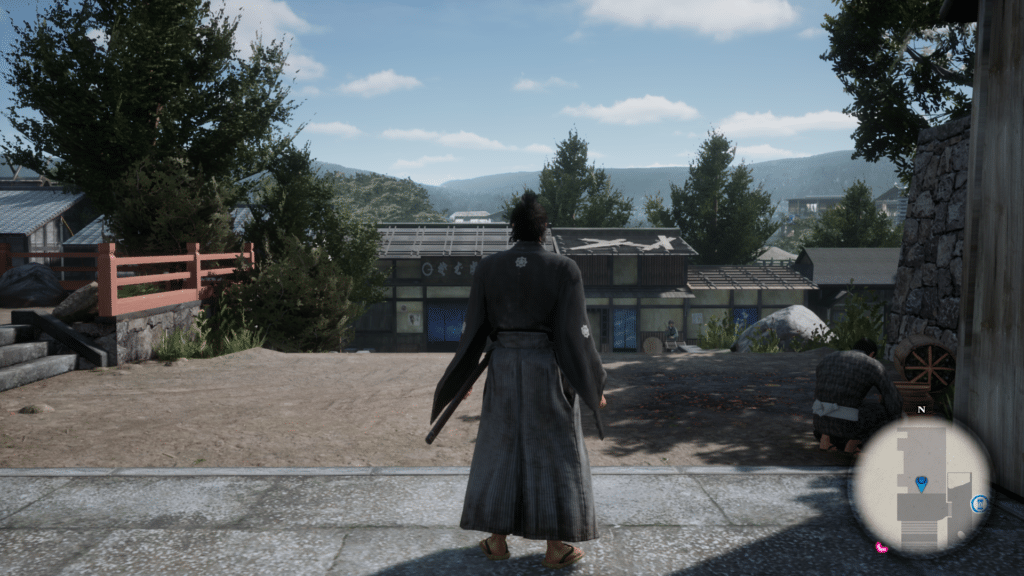Screen dimensions: 1024x576
Task: Select the blue circular marker on minimap edge
Action: pos(981,503)
